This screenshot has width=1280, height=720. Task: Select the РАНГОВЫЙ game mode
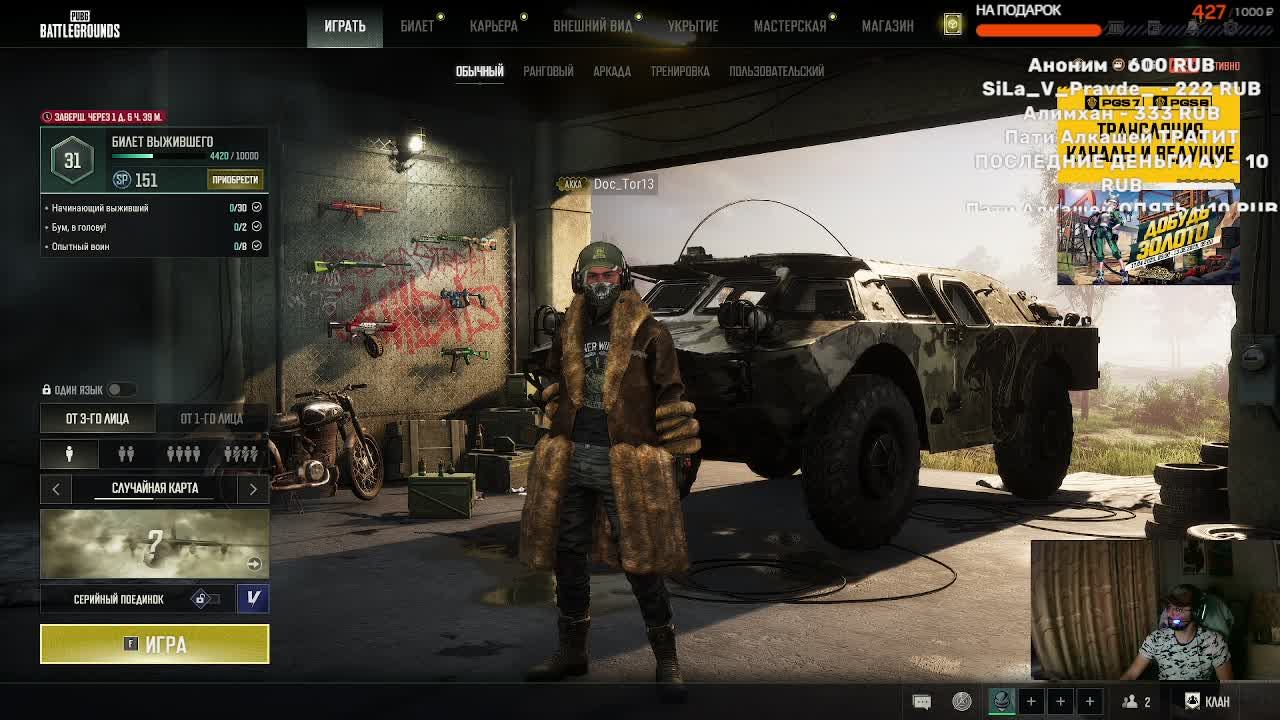548,71
